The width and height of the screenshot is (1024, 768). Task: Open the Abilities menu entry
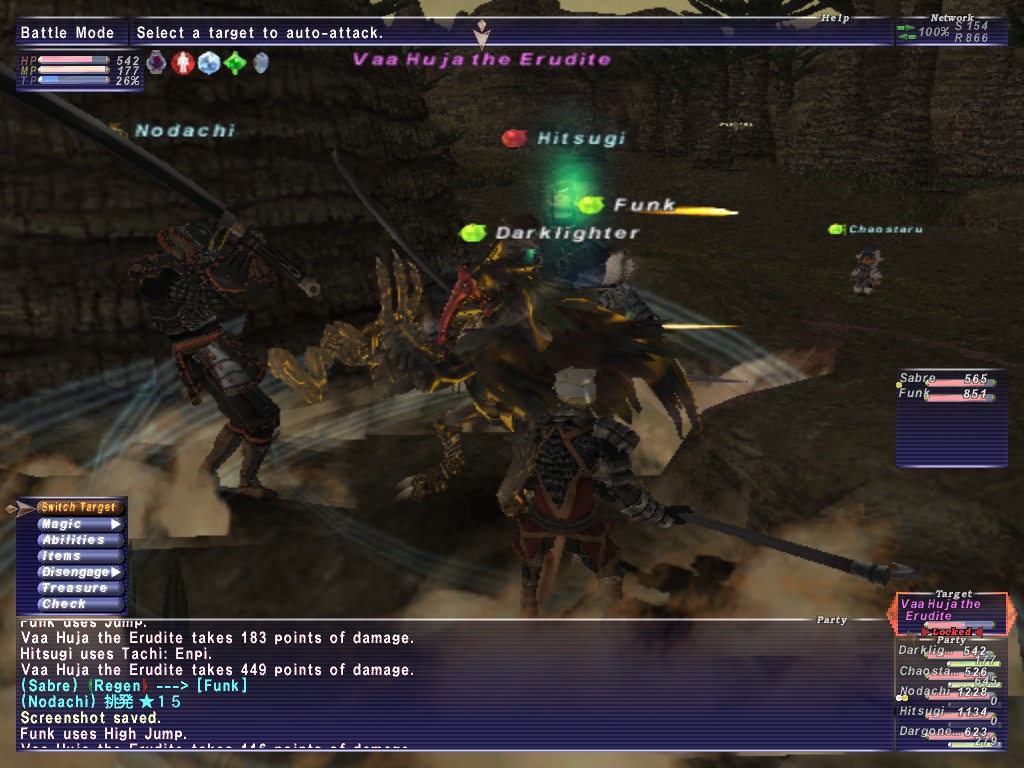pyautogui.click(x=78, y=540)
